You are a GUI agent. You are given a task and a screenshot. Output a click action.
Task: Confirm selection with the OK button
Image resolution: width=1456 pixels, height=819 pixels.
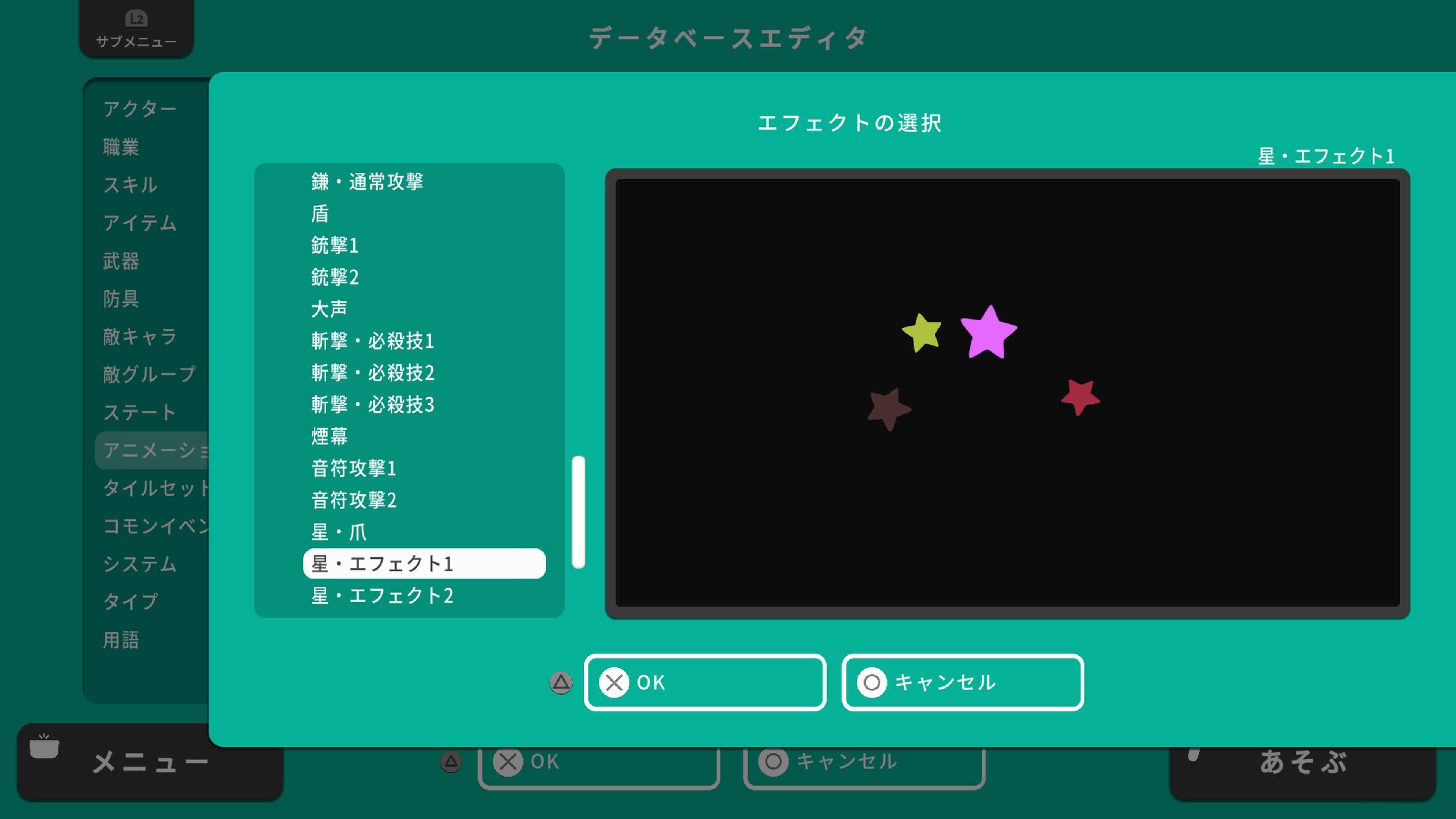705,682
